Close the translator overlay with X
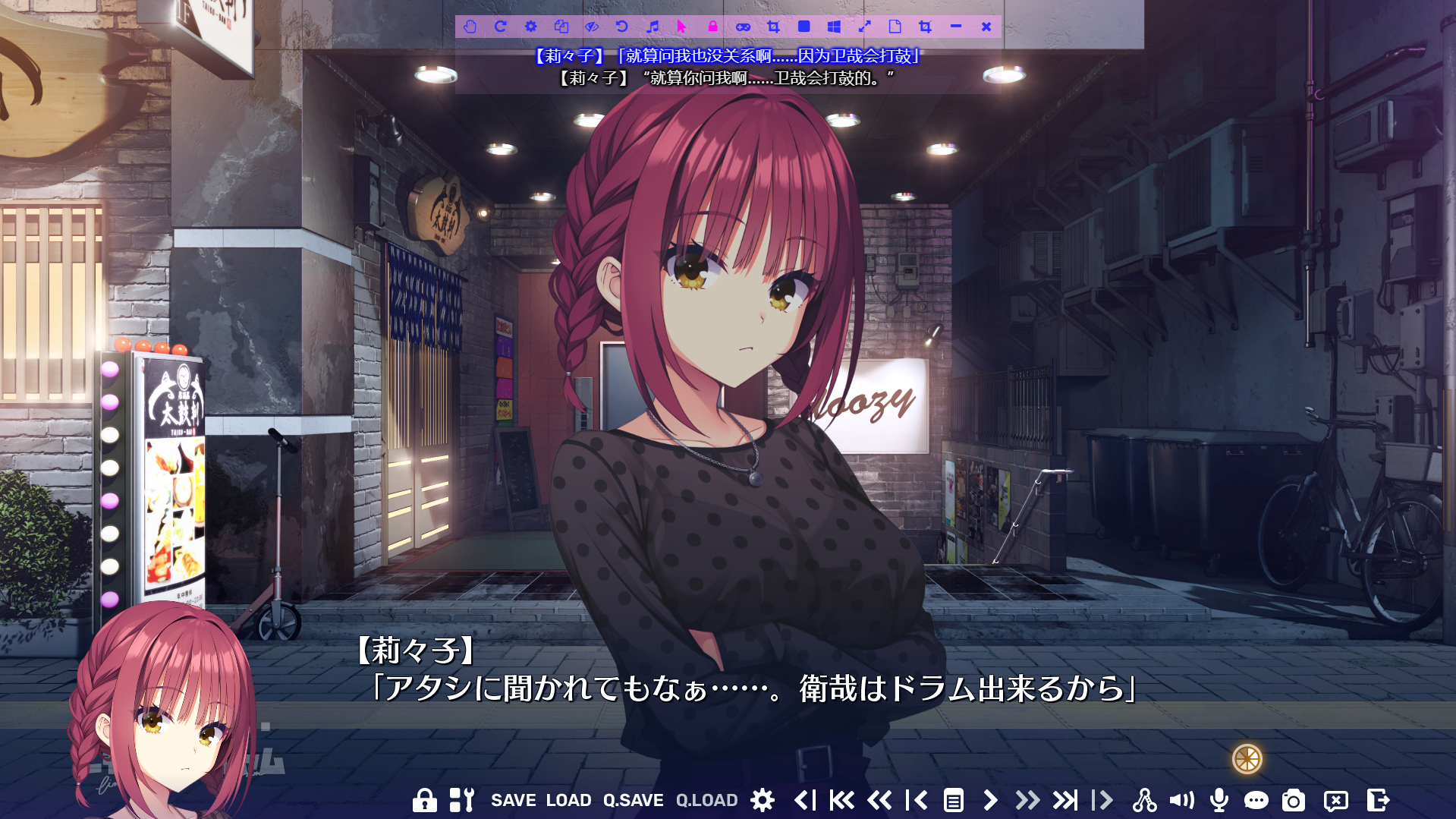Screen dimensions: 1456x819 coord(986,27)
